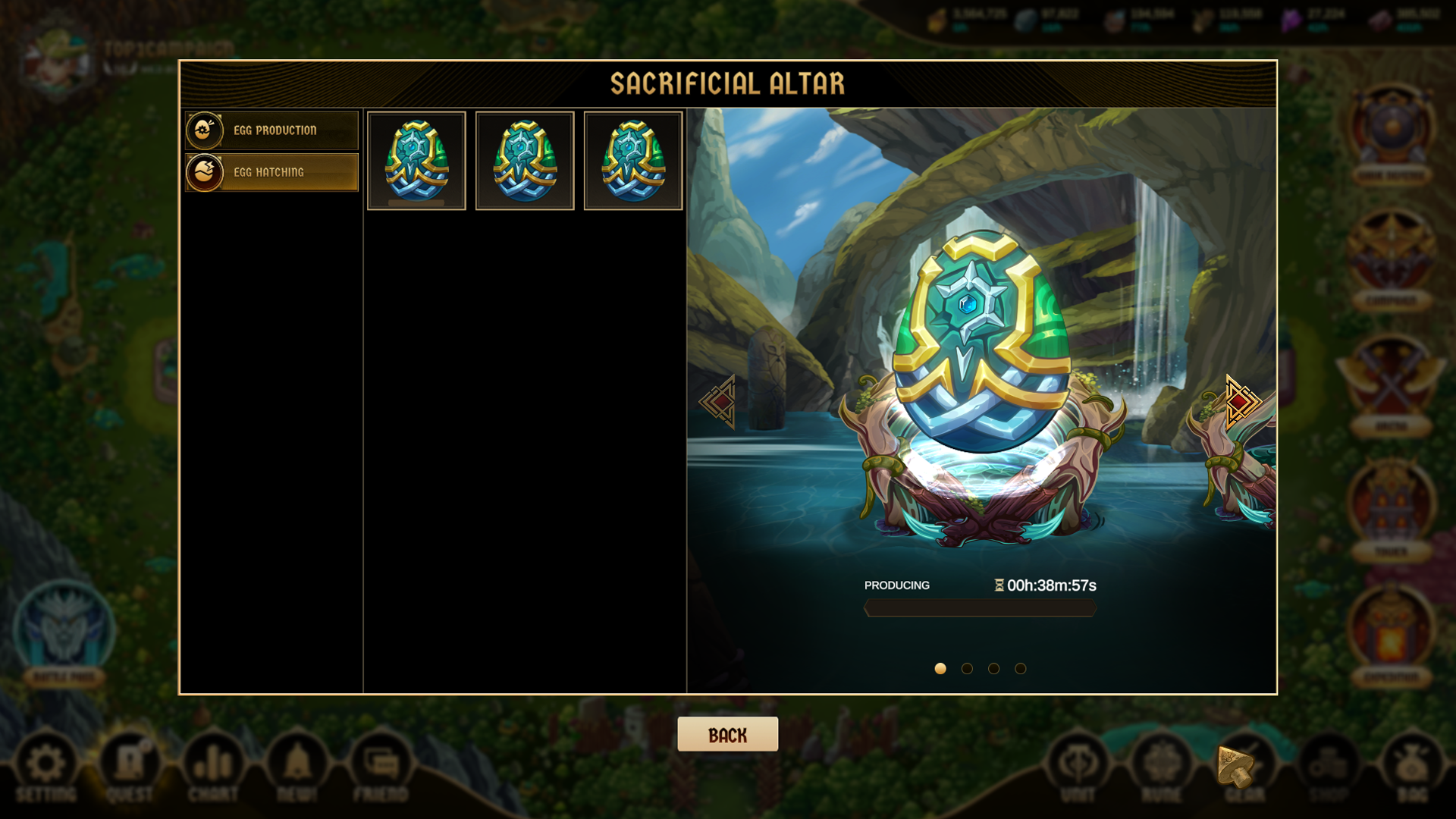
Task: Select the first egg thumbnail in the list
Action: [x=416, y=160]
